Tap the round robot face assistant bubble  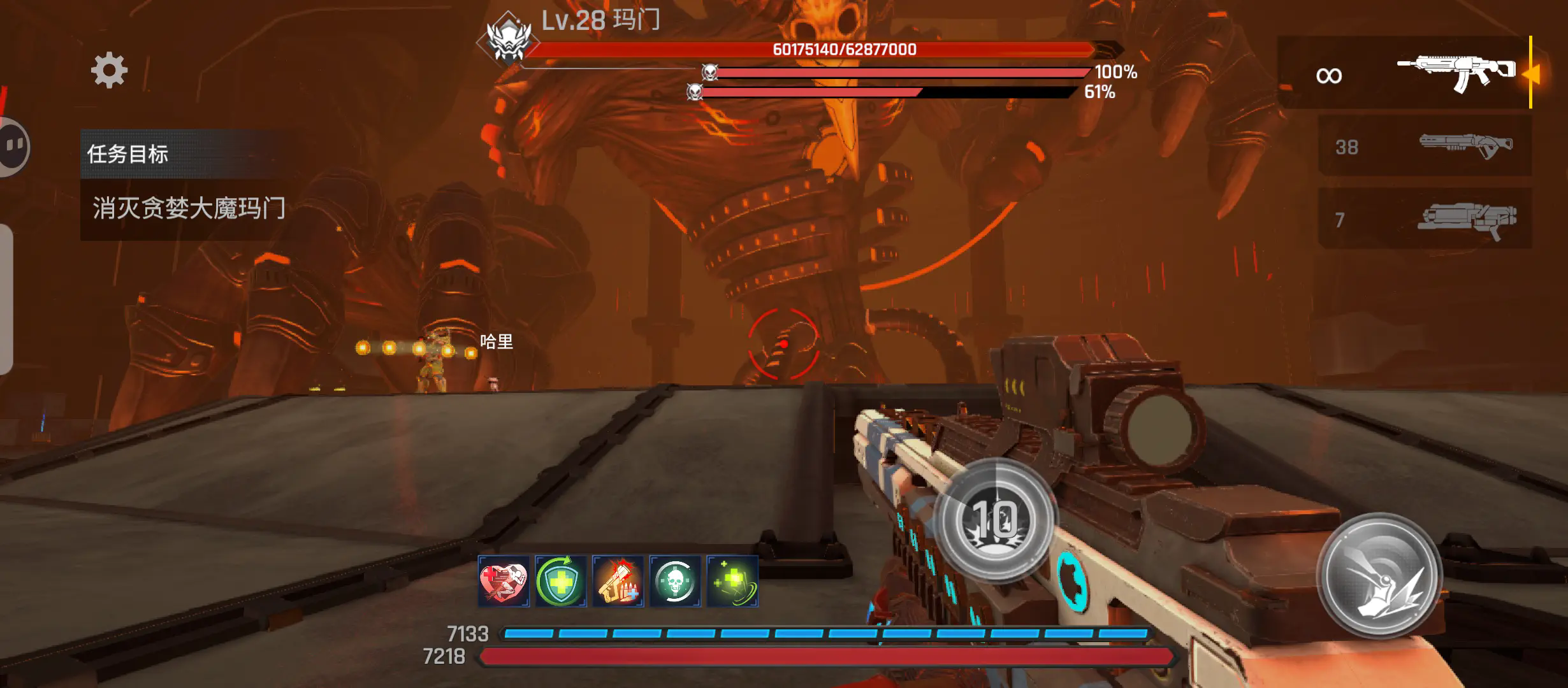tap(13, 147)
